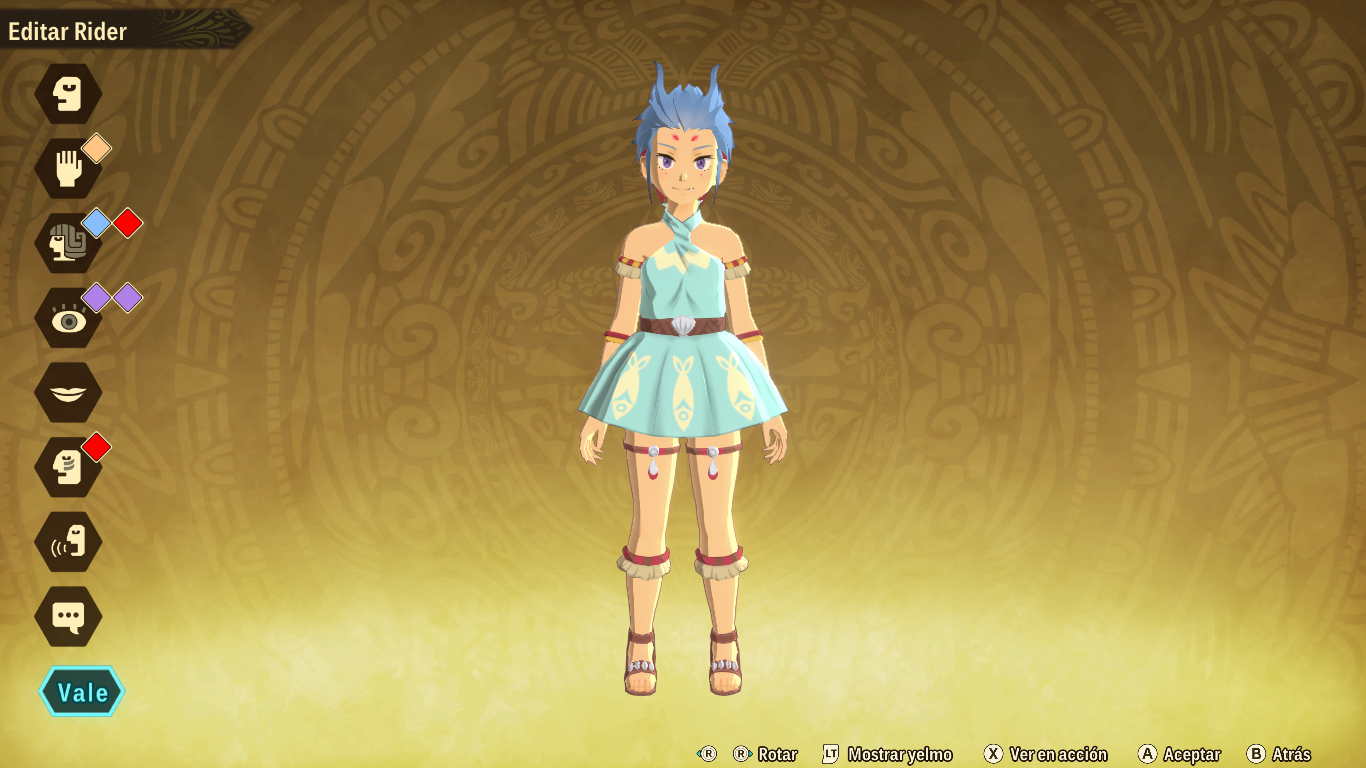Image resolution: width=1366 pixels, height=768 pixels.
Task: Choose the eye customization category
Action: pos(68,318)
